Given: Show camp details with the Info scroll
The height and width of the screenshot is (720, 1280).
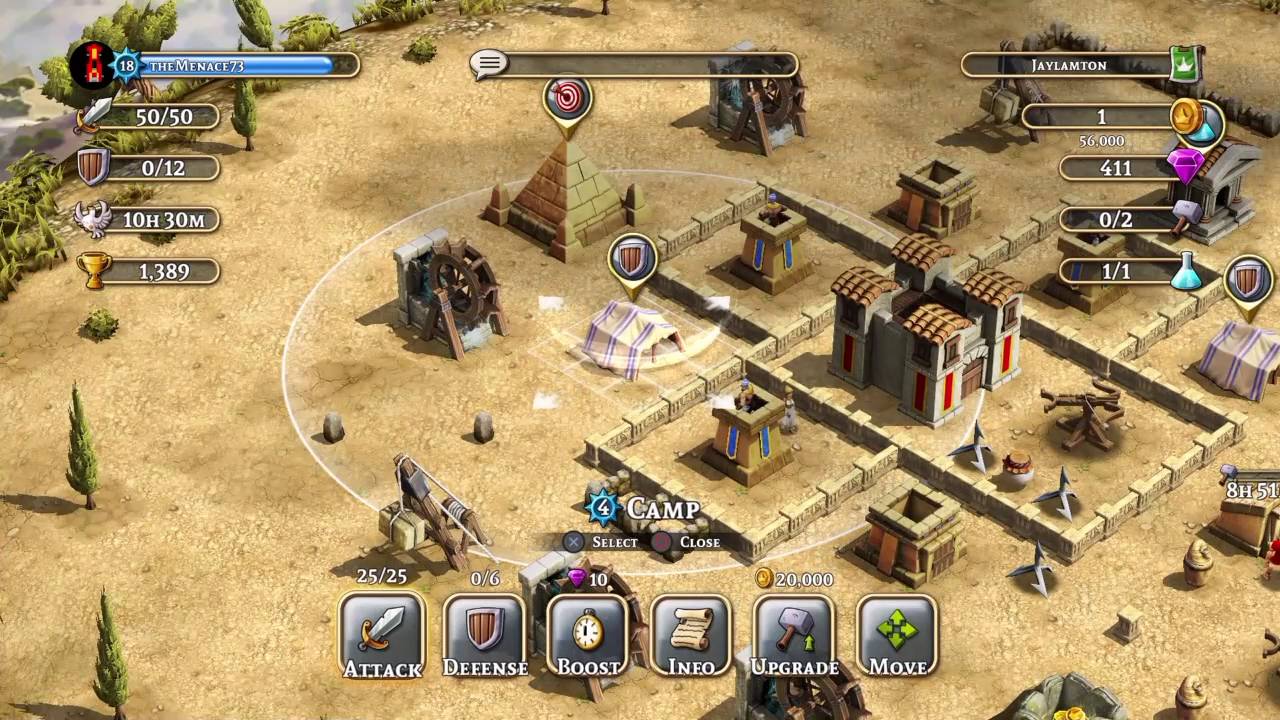Looking at the screenshot, I should click(x=691, y=636).
